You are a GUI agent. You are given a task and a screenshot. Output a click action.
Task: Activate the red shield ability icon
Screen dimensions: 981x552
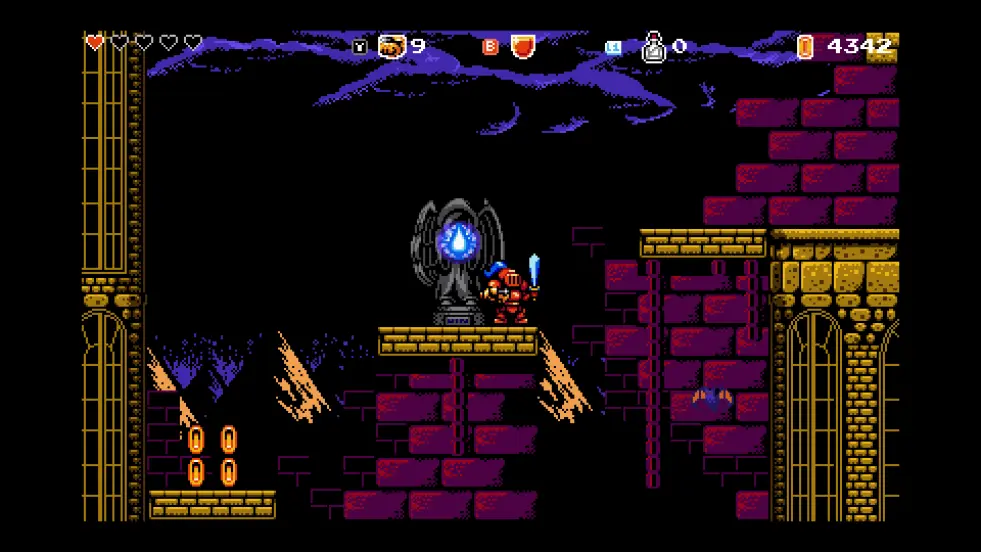[523, 46]
